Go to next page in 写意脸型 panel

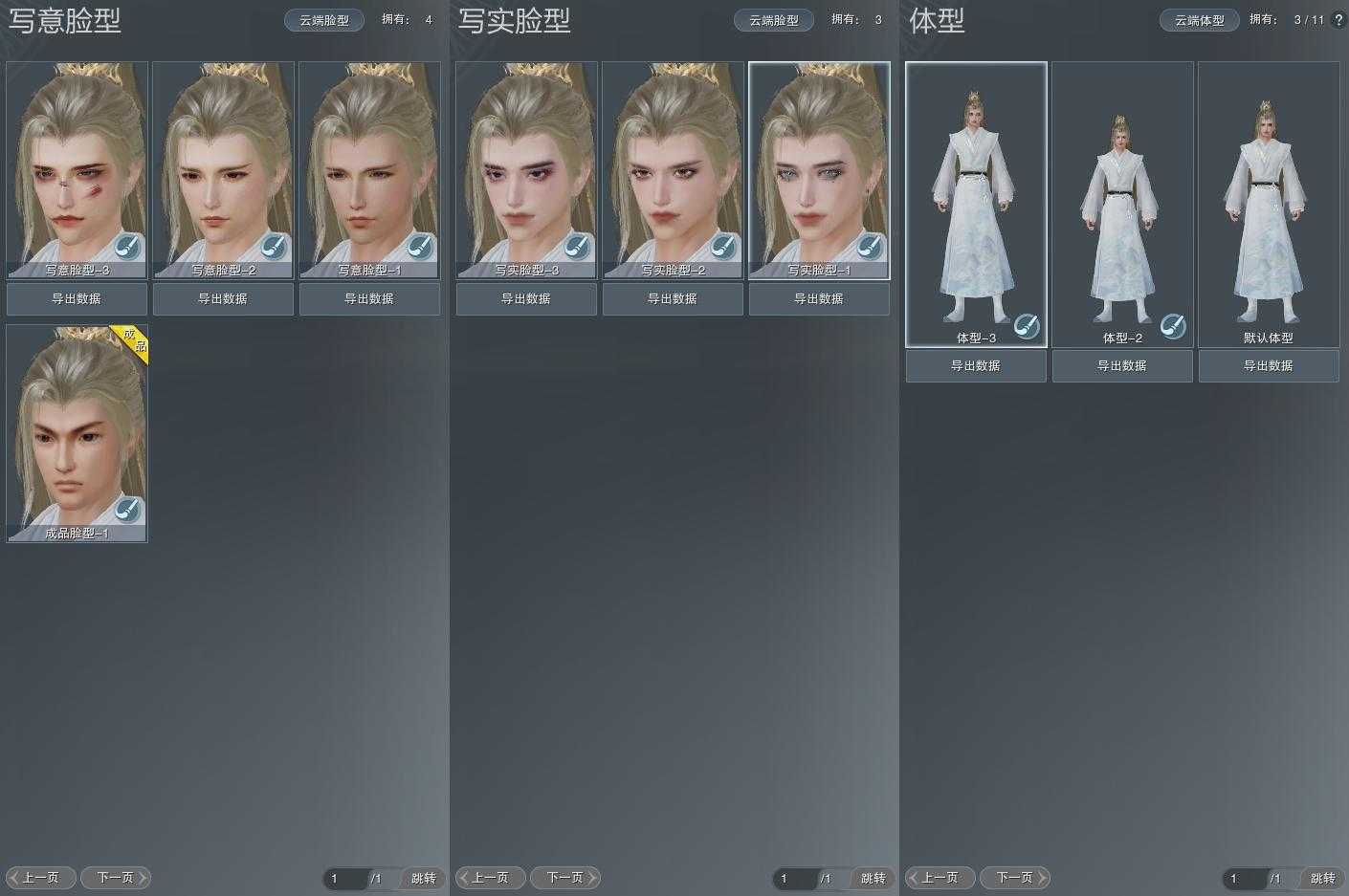(x=116, y=877)
